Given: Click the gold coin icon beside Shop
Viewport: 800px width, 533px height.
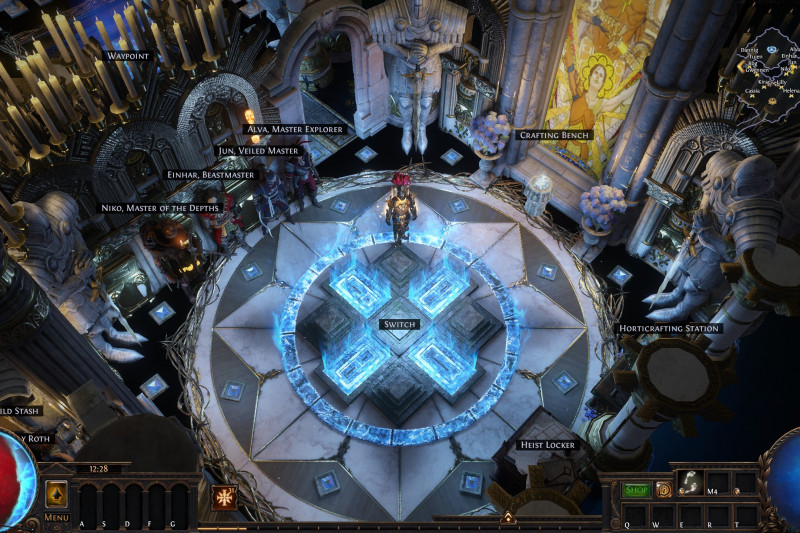Looking at the screenshot, I should [663, 489].
